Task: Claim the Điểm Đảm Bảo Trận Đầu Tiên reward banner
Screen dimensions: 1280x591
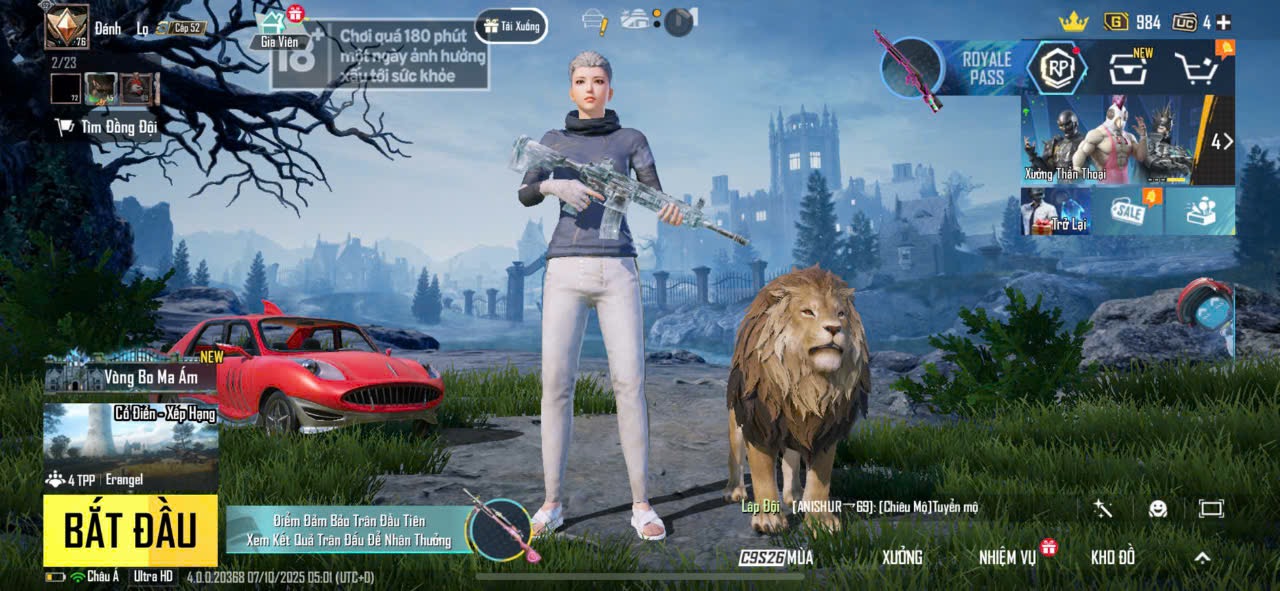Action: [350, 531]
